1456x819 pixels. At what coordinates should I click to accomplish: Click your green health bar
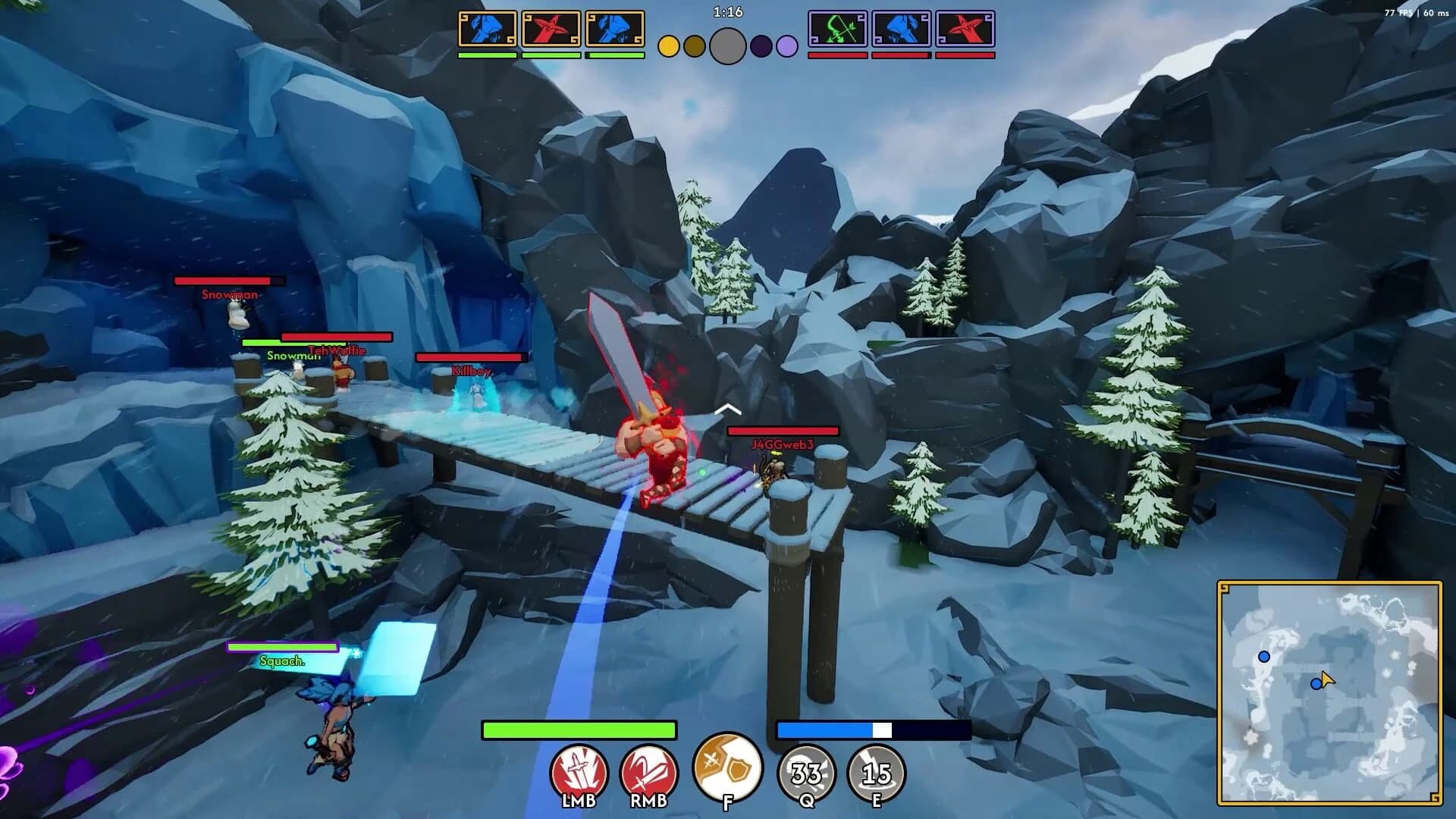coord(579,730)
